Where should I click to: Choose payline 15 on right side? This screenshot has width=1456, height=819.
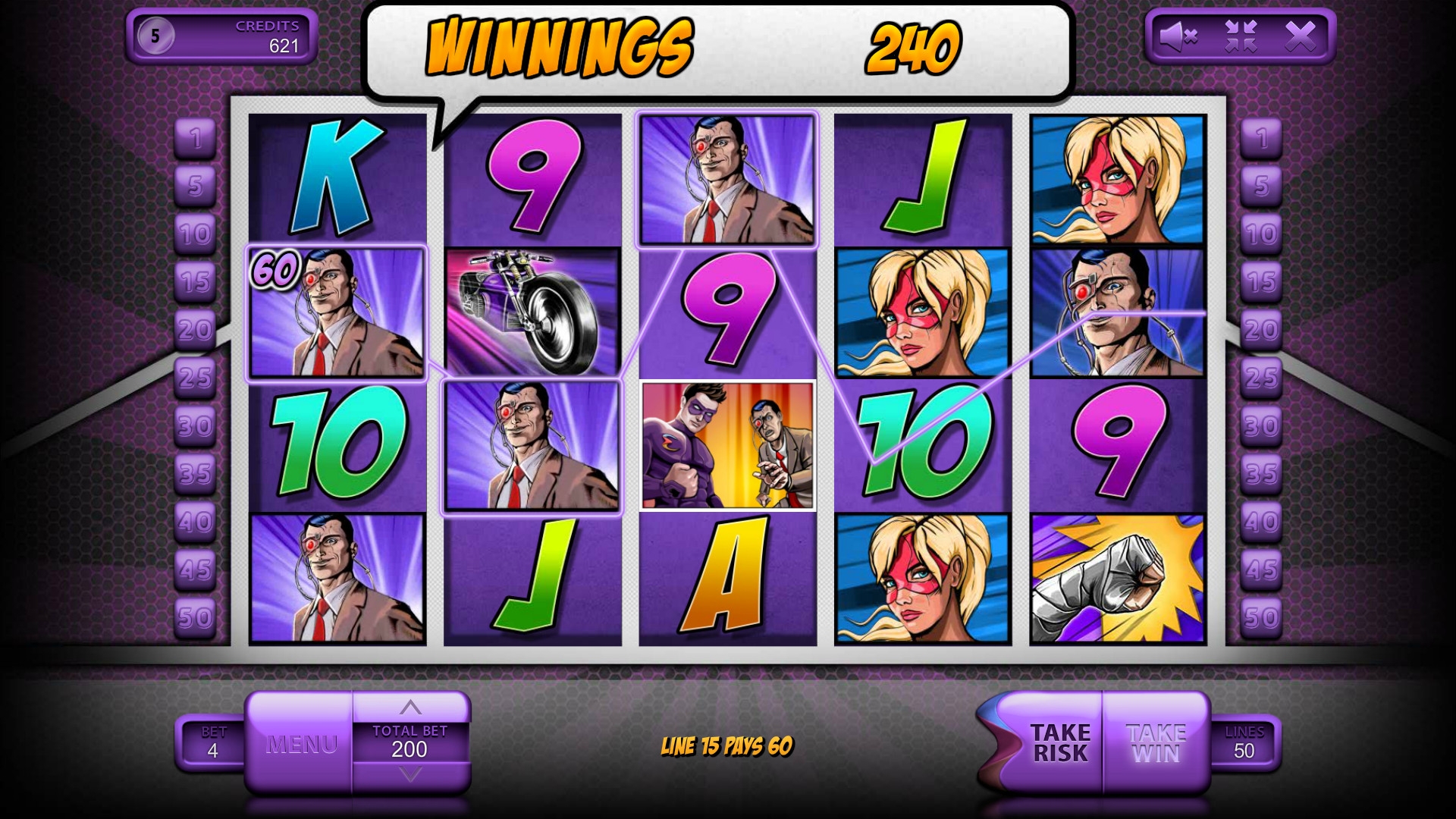tap(1261, 282)
